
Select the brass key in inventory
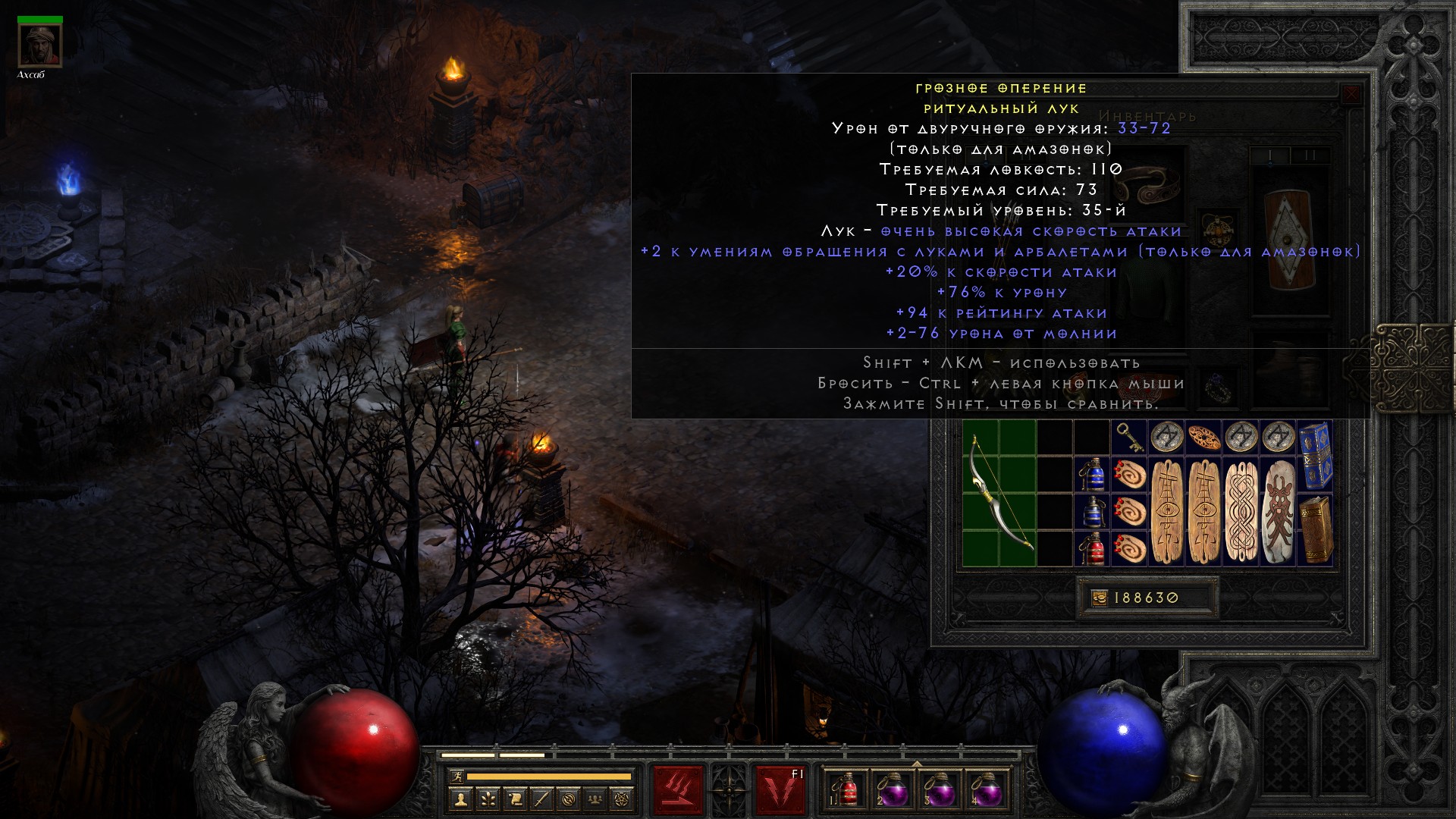(1129, 438)
